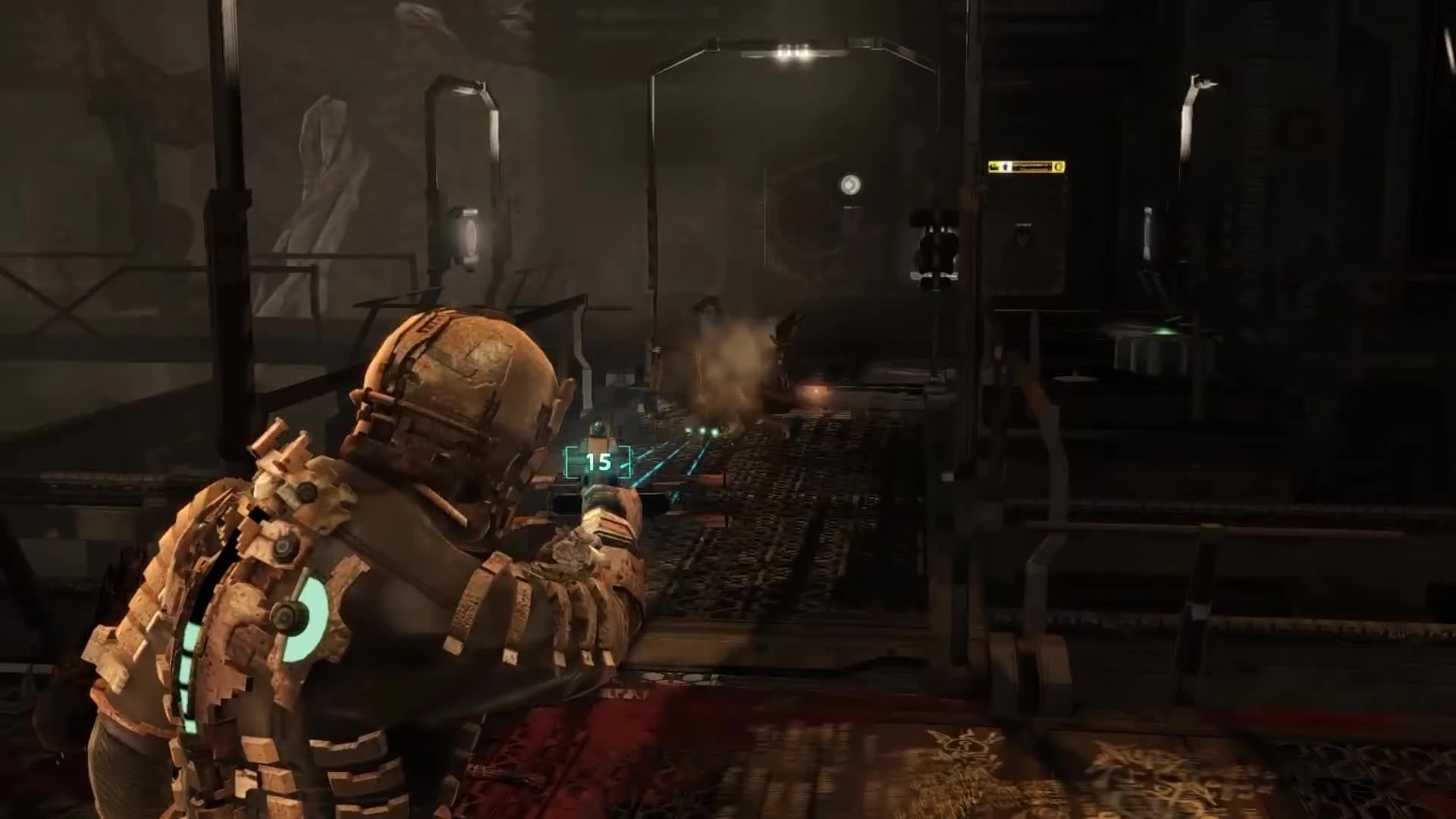The height and width of the screenshot is (819, 1456).
Task: Click the round porthole window beyond the doorway
Action: [852, 182]
